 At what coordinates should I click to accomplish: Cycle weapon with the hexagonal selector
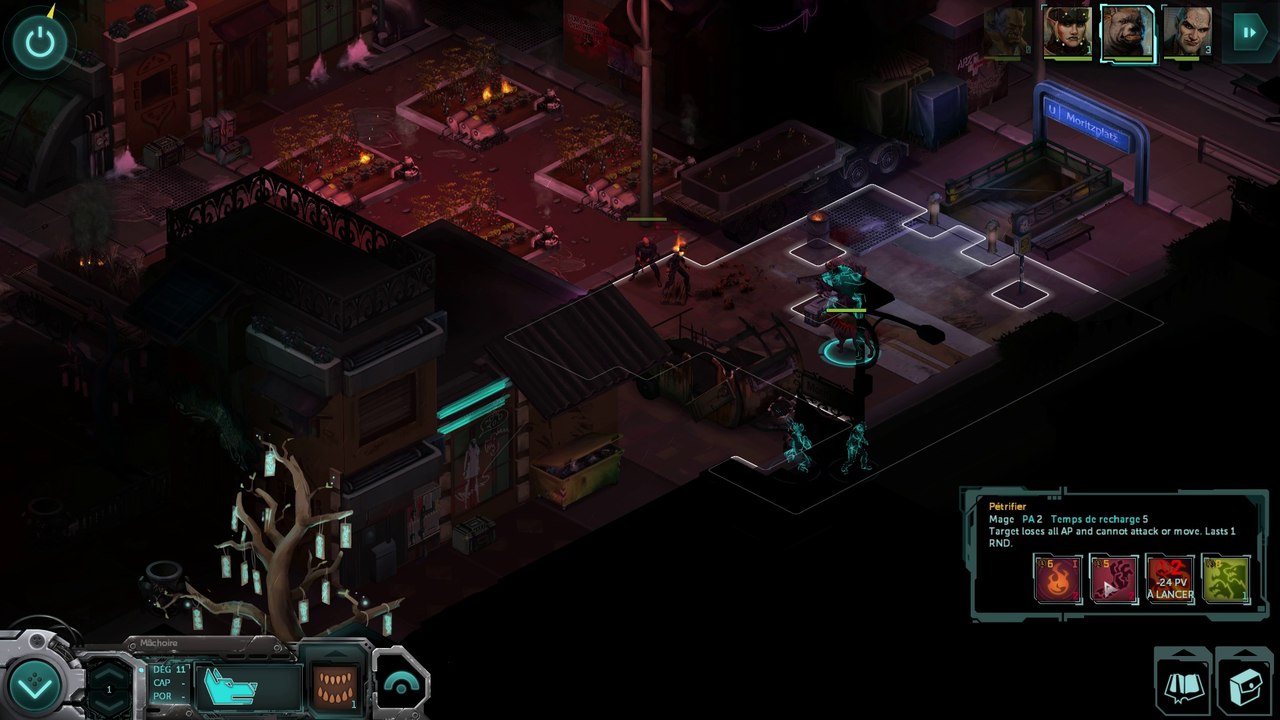pyautogui.click(x=109, y=688)
